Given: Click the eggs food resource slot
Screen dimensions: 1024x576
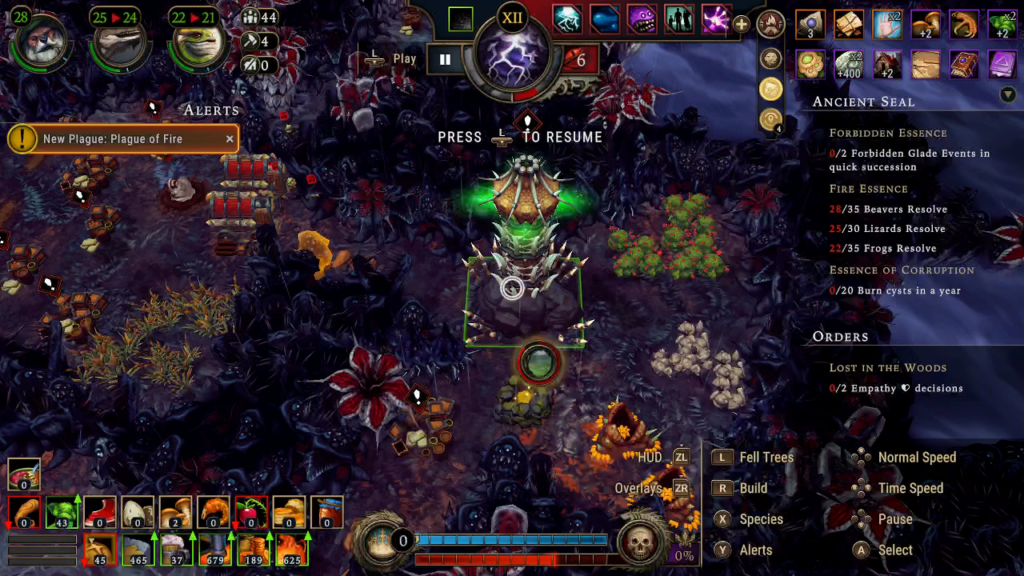Looking at the screenshot, I should [x=137, y=512].
